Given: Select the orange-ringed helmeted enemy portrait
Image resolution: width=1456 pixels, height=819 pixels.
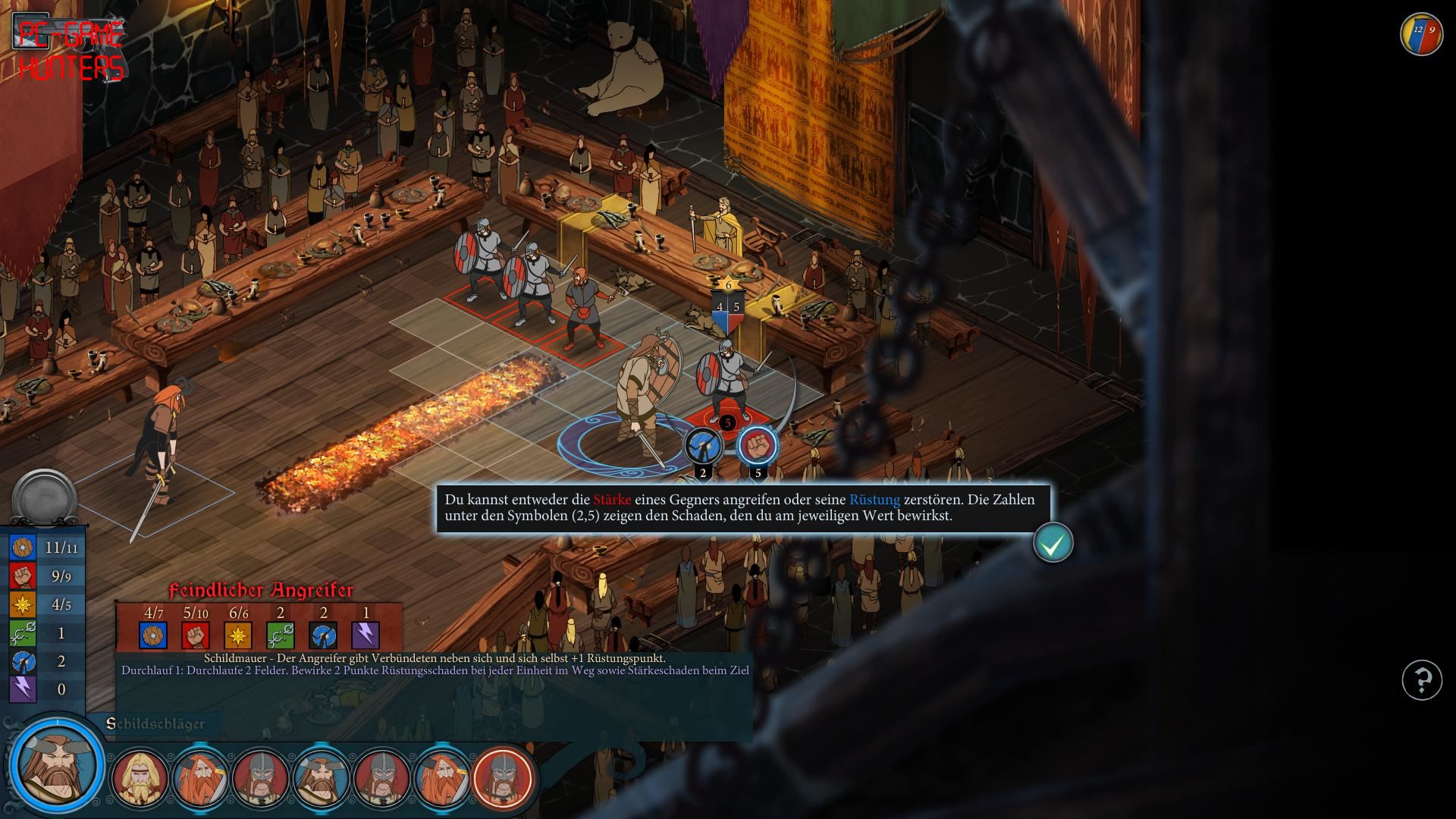Looking at the screenshot, I should [x=503, y=778].
